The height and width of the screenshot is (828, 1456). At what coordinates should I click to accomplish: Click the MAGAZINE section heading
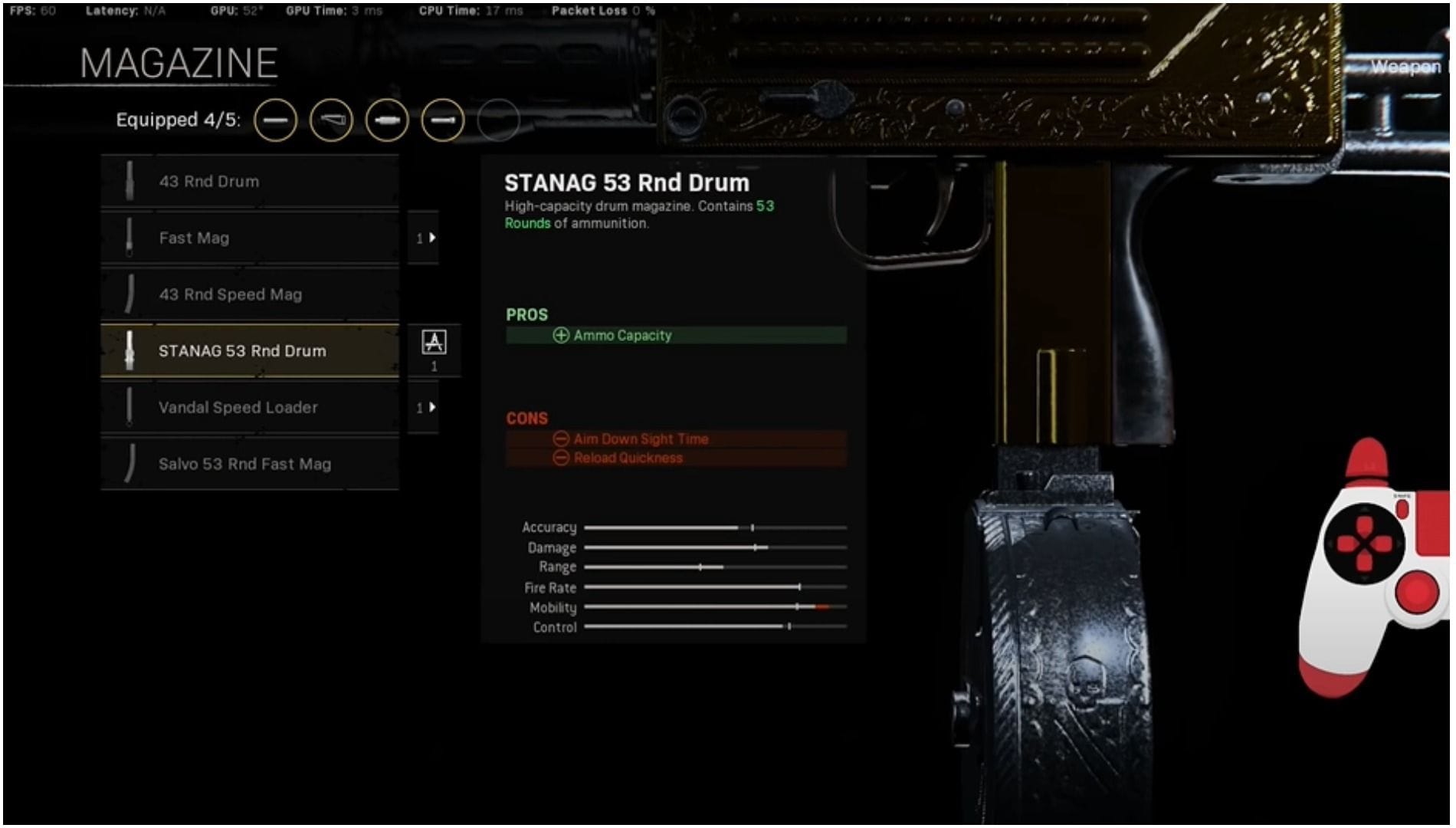click(179, 61)
